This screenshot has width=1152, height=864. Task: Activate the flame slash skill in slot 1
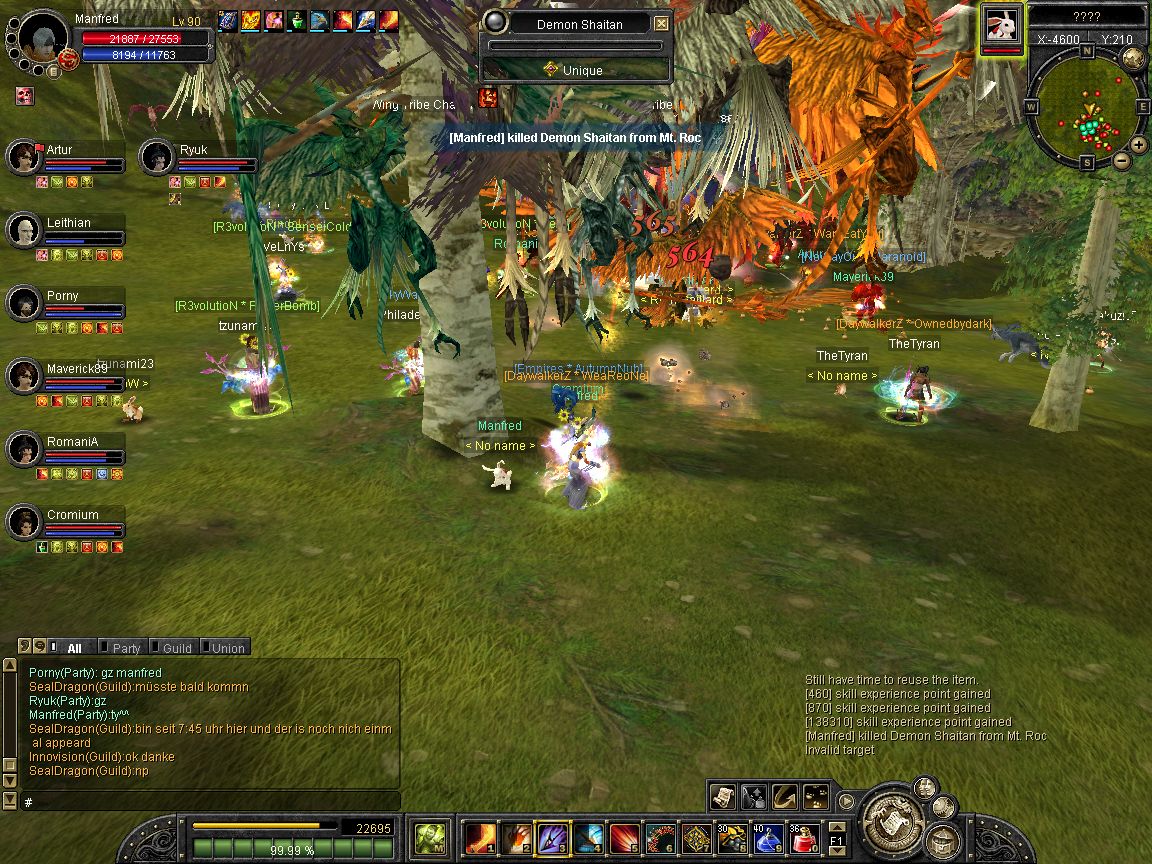[x=481, y=837]
